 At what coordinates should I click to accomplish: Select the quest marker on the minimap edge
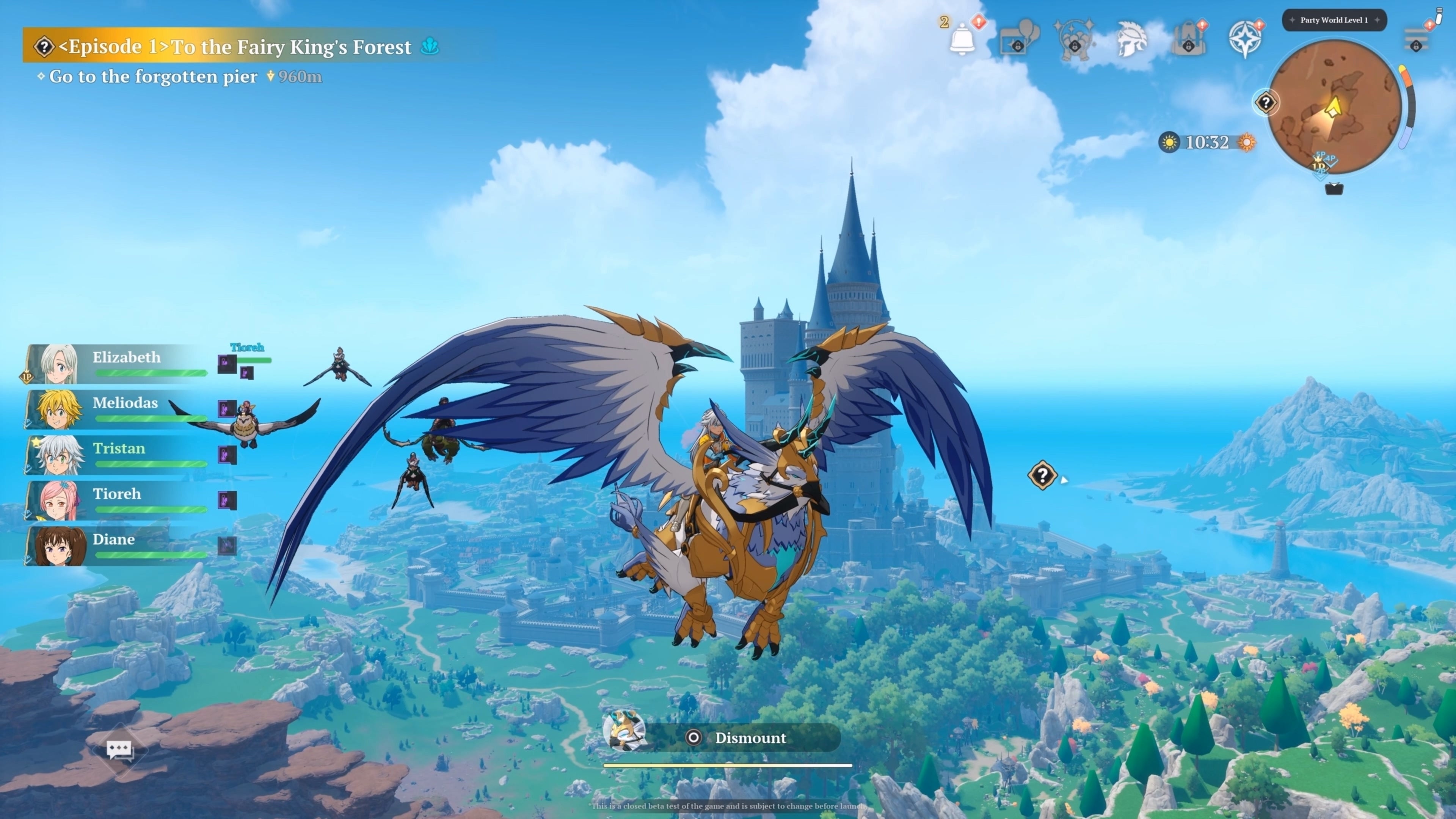[1266, 103]
